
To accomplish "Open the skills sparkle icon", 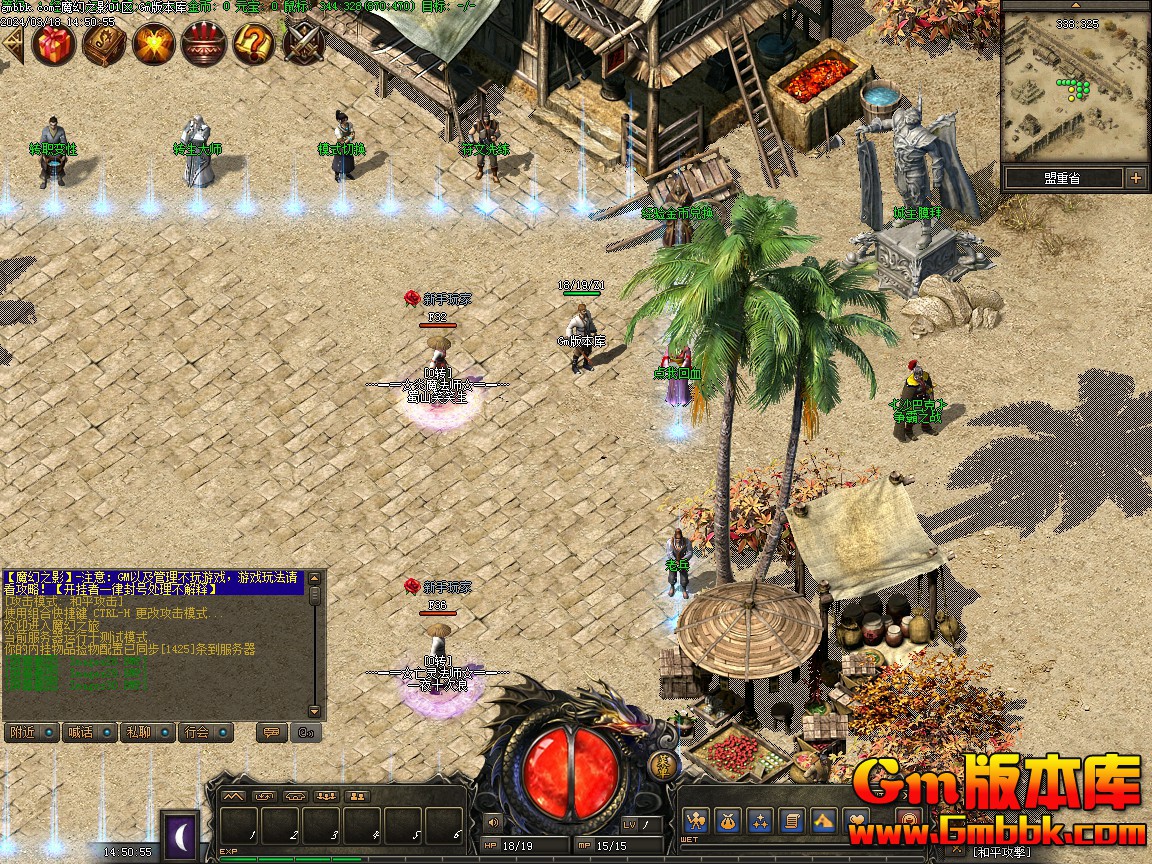I will click(760, 821).
